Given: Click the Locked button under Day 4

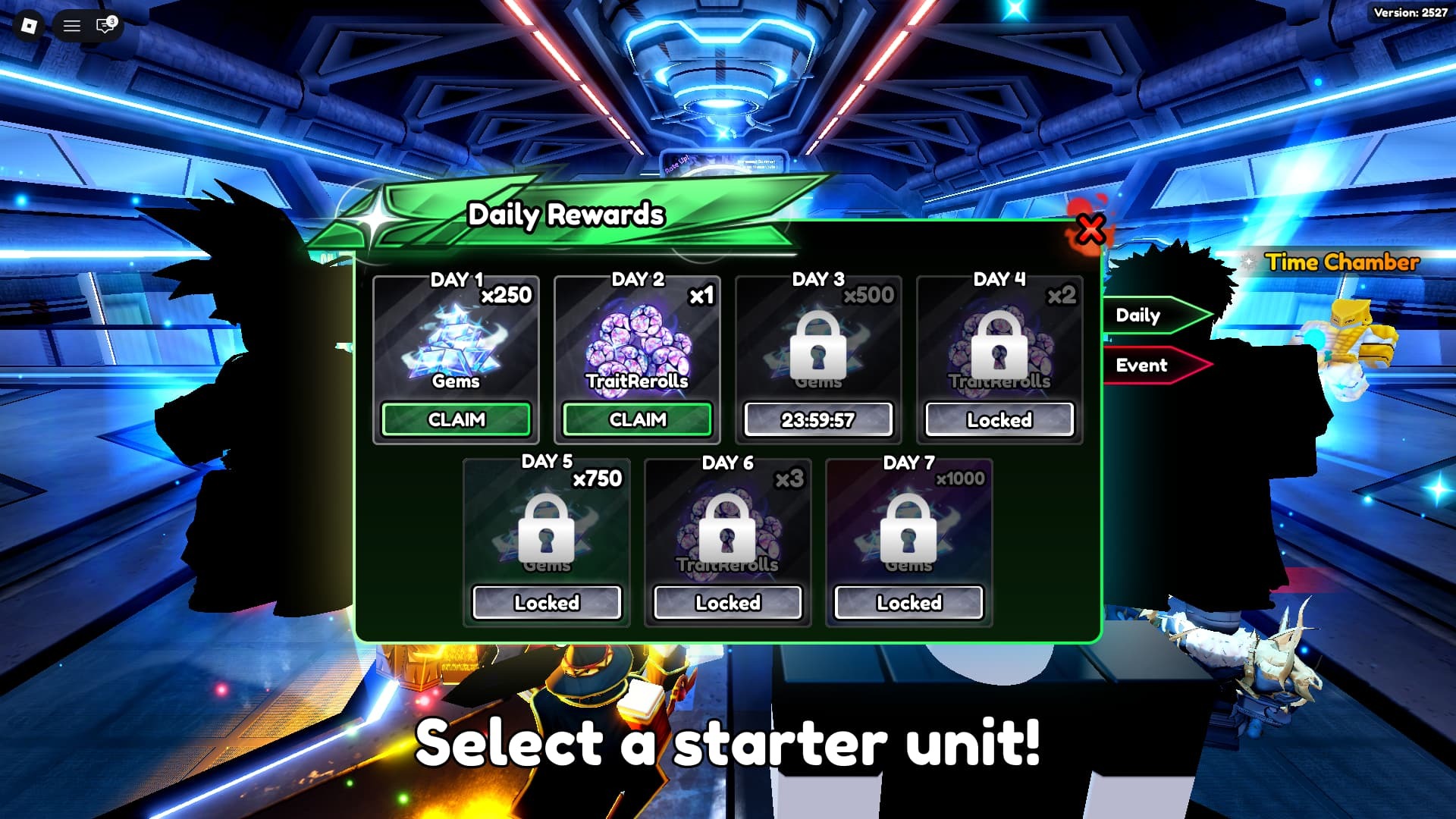Looking at the screenshot, I should point(998,419).
